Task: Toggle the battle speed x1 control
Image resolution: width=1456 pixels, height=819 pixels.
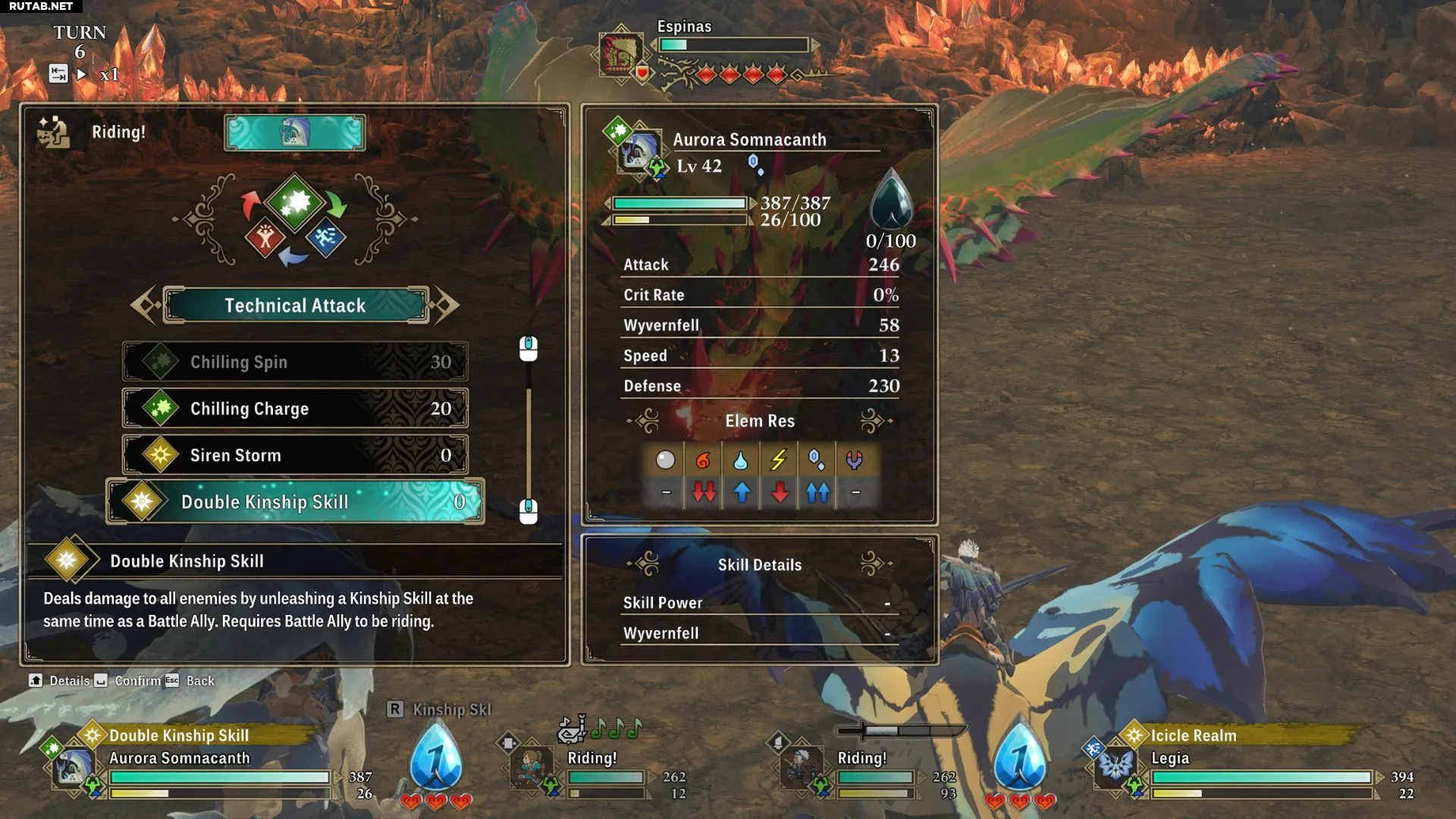Action: click(x=109, y=74)
